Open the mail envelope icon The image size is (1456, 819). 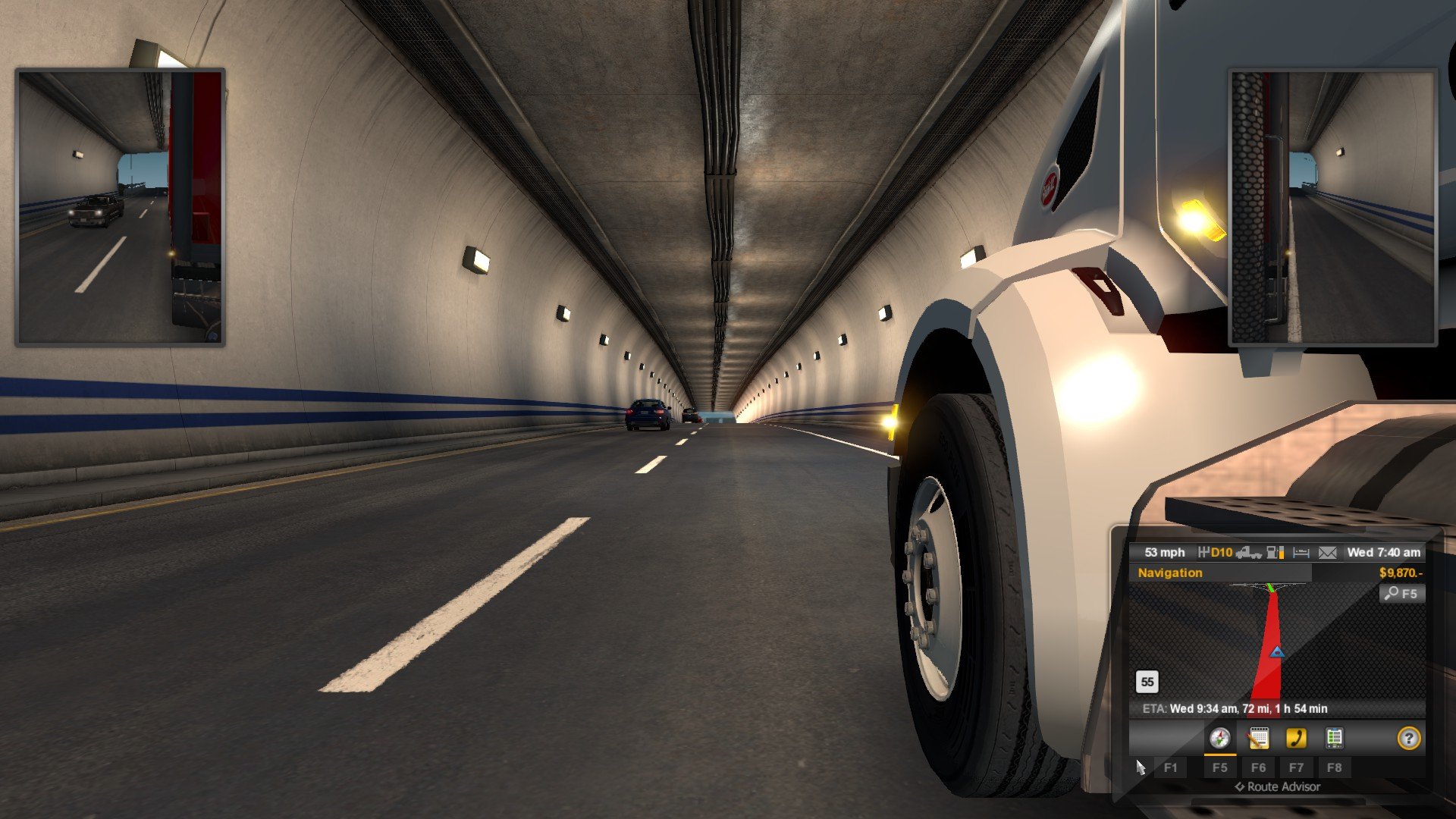[x=1327, y=553]
